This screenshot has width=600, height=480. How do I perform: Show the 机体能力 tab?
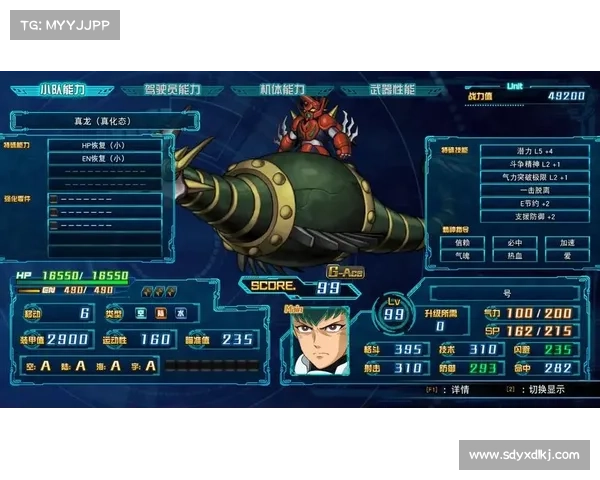(x=282, y=90)
